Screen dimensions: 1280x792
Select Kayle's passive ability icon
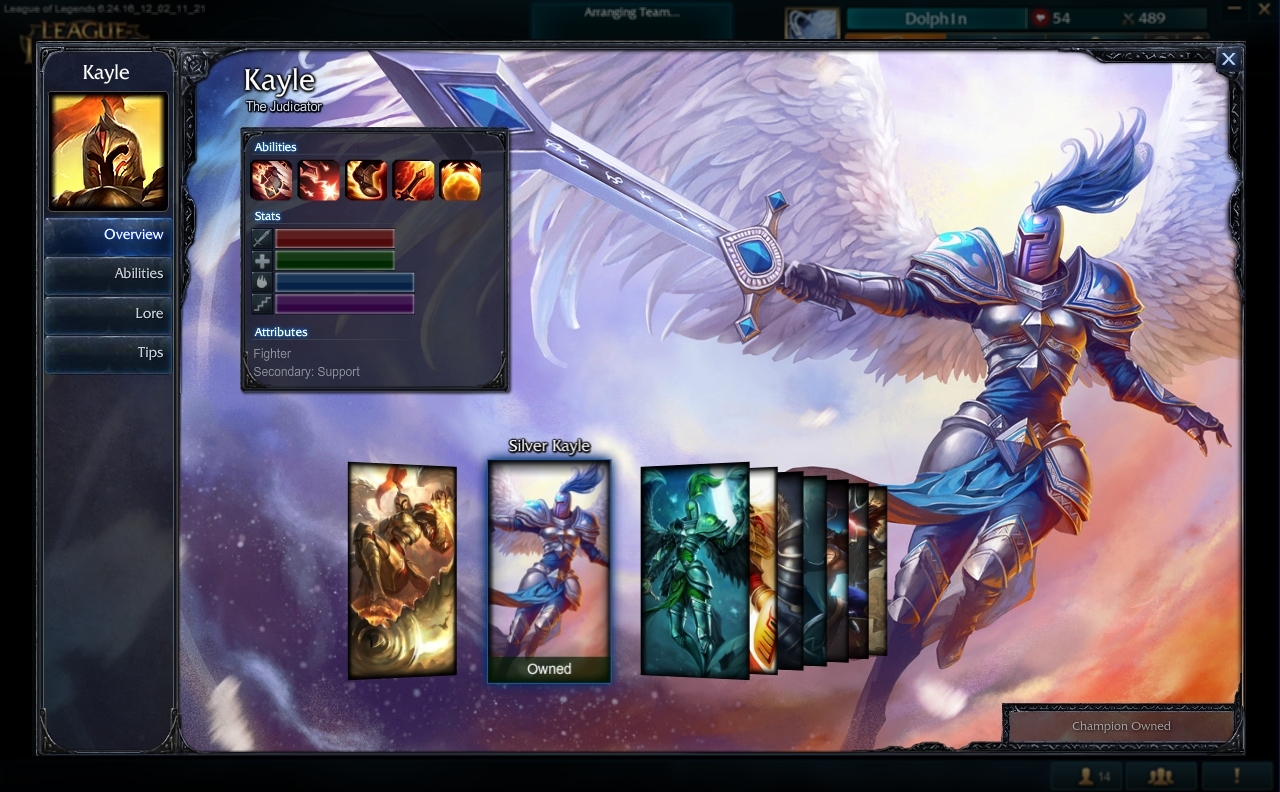pyautogui.click(x=270, y=180)
